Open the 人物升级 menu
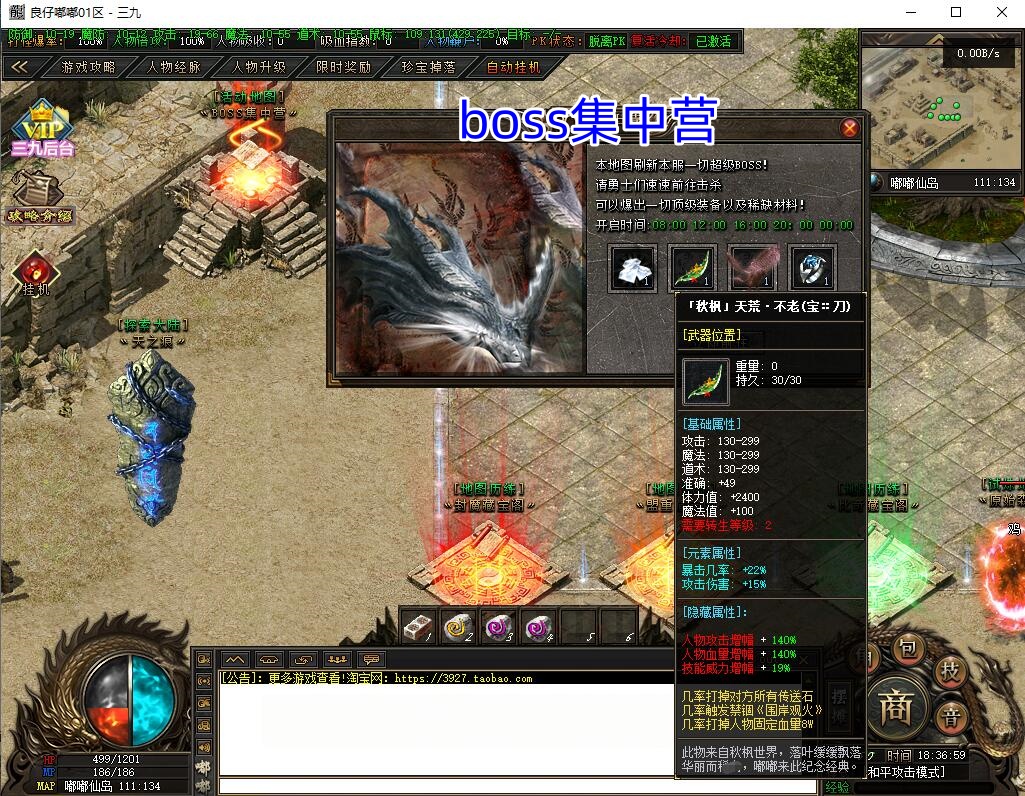Screen dimensions: 1025x796 259,67
